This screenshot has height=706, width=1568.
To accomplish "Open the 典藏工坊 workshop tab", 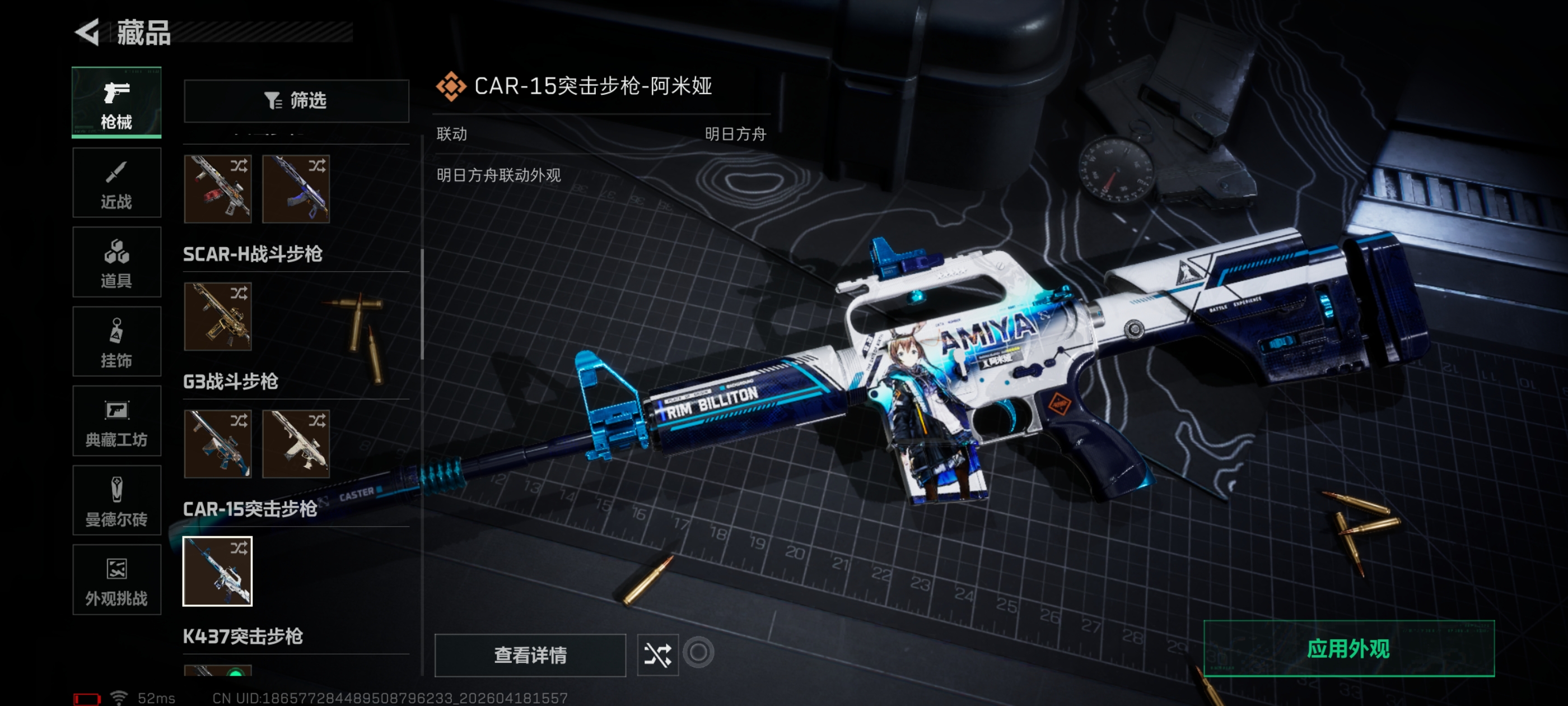I will point(116,421).
